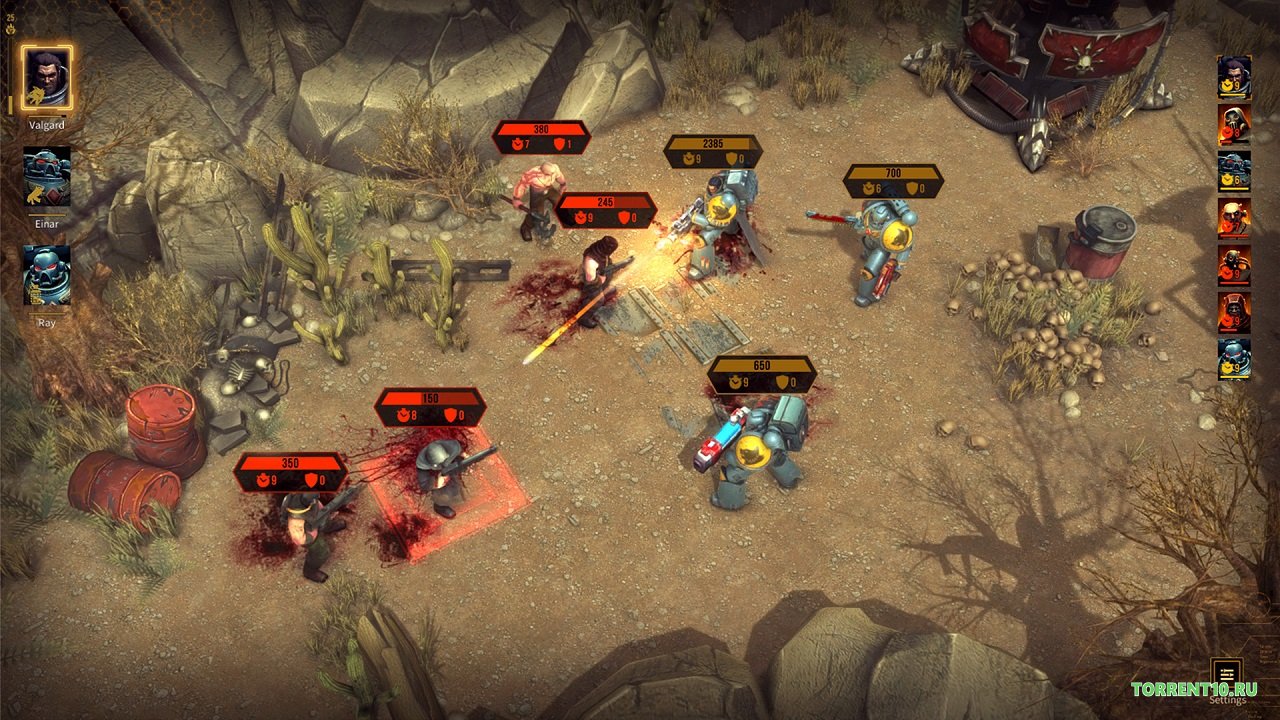Click the 2385 health unit nameplate

tap(713, 151)
